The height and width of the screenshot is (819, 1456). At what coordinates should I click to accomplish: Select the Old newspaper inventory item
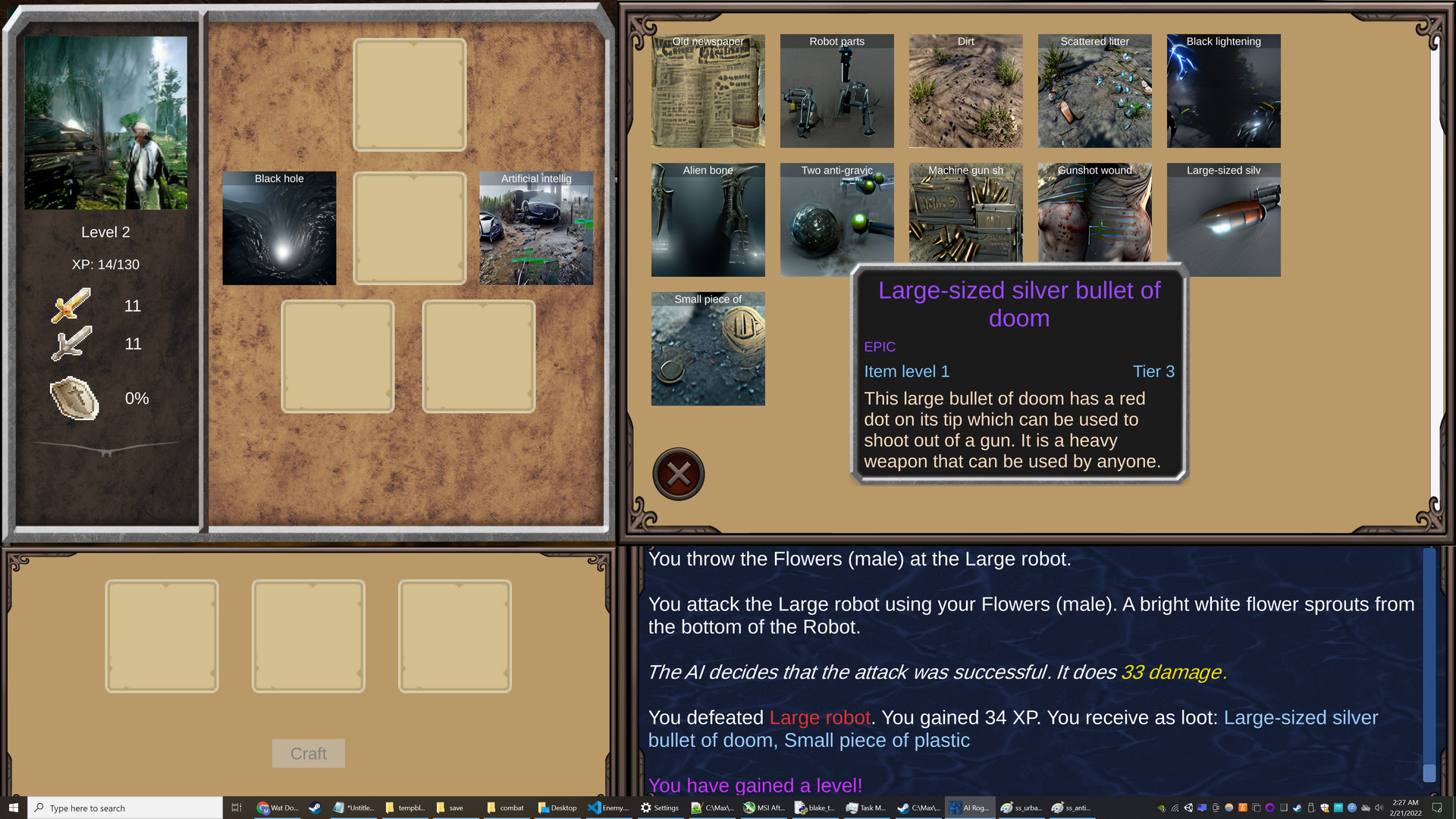pyautogui.click(x=708, y=91)
